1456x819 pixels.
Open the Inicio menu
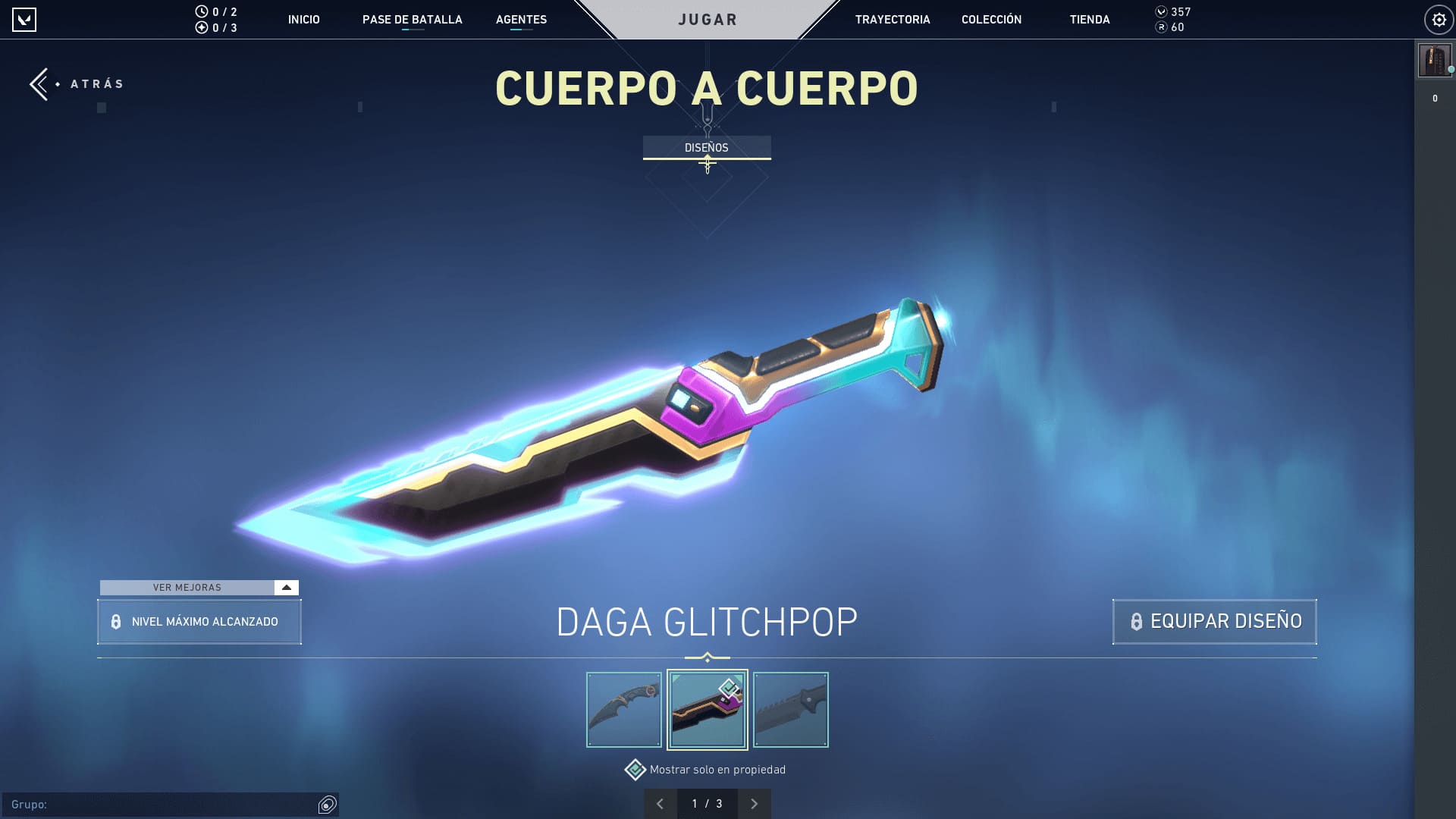[x=303, y=20]
